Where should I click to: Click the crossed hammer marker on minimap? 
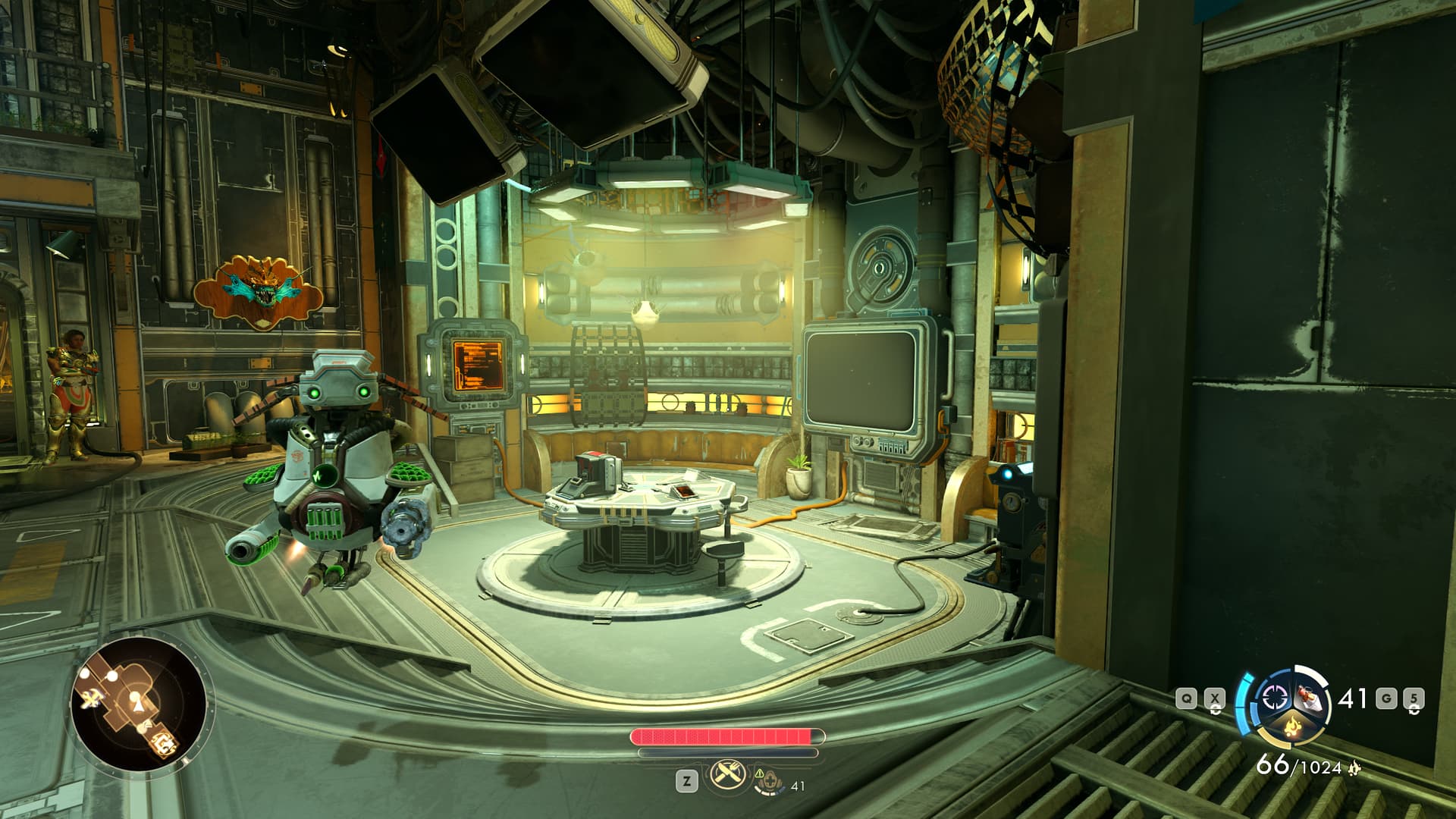92,699
